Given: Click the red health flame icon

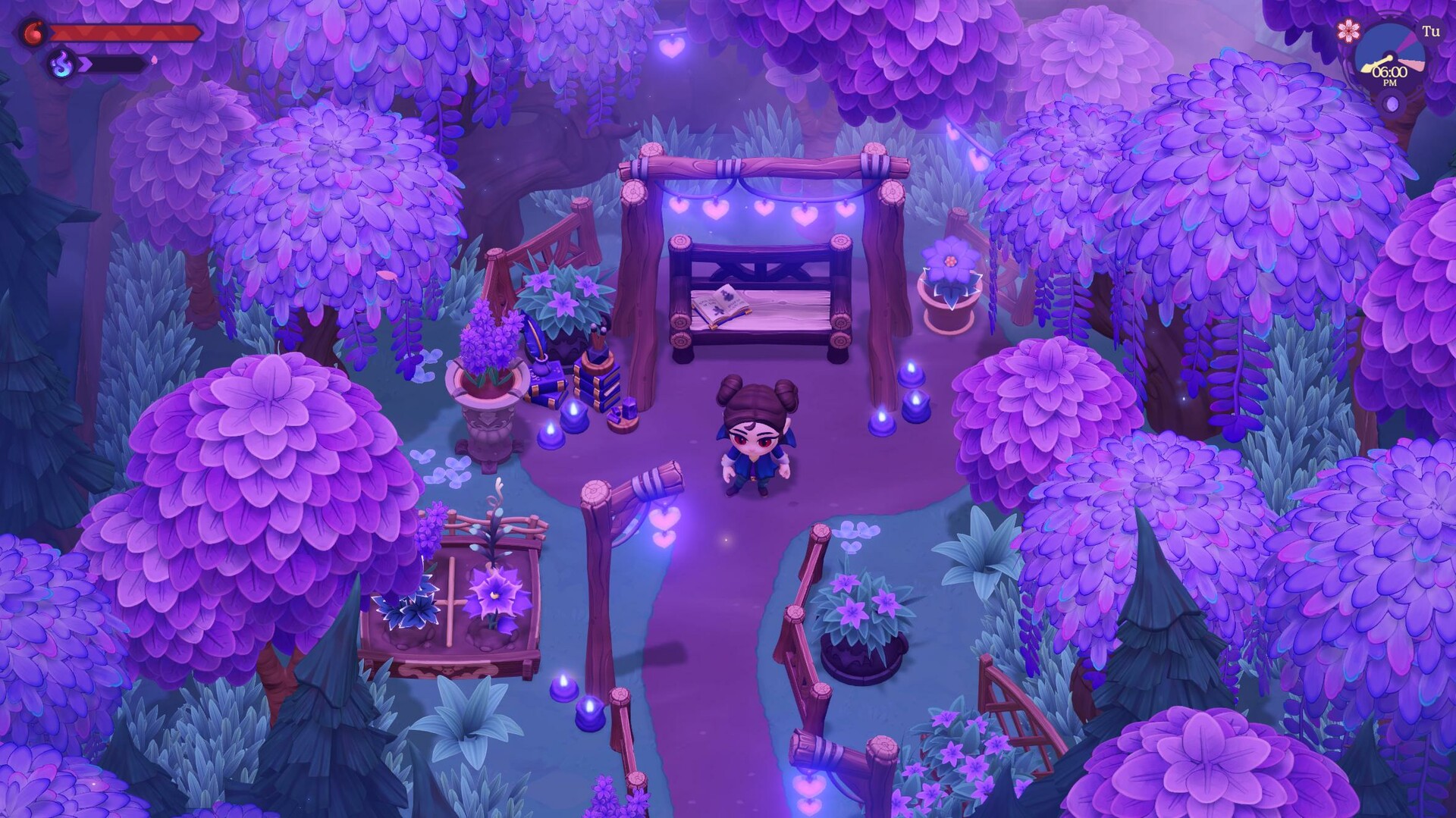Looking at the screenshot, I should [34, 31].
